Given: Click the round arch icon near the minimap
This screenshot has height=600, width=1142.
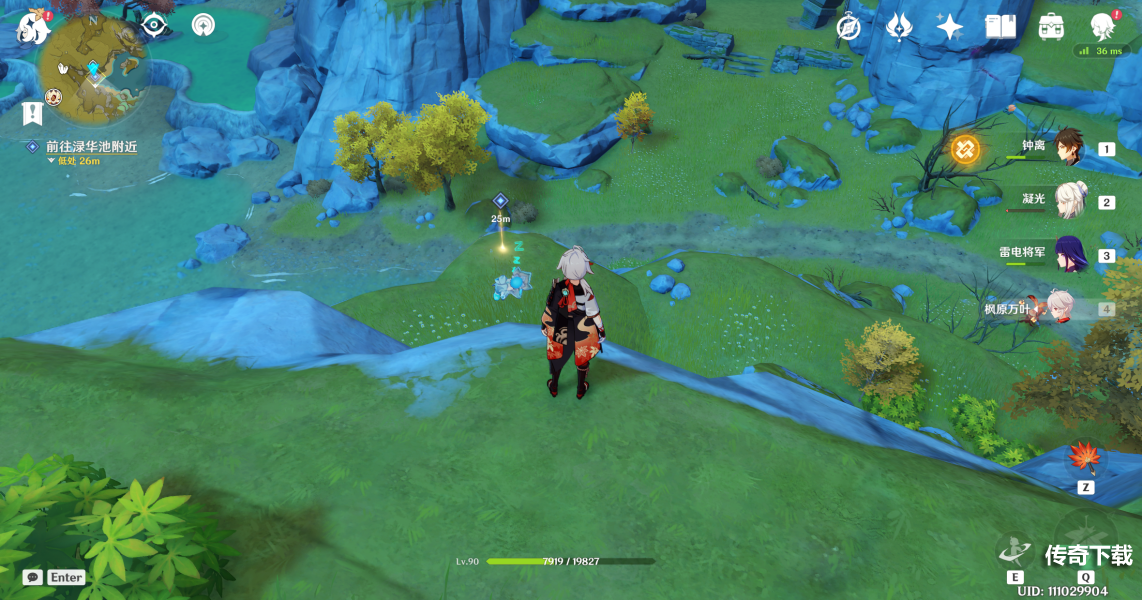Looking at the screenshot, I should click(204, 25).
